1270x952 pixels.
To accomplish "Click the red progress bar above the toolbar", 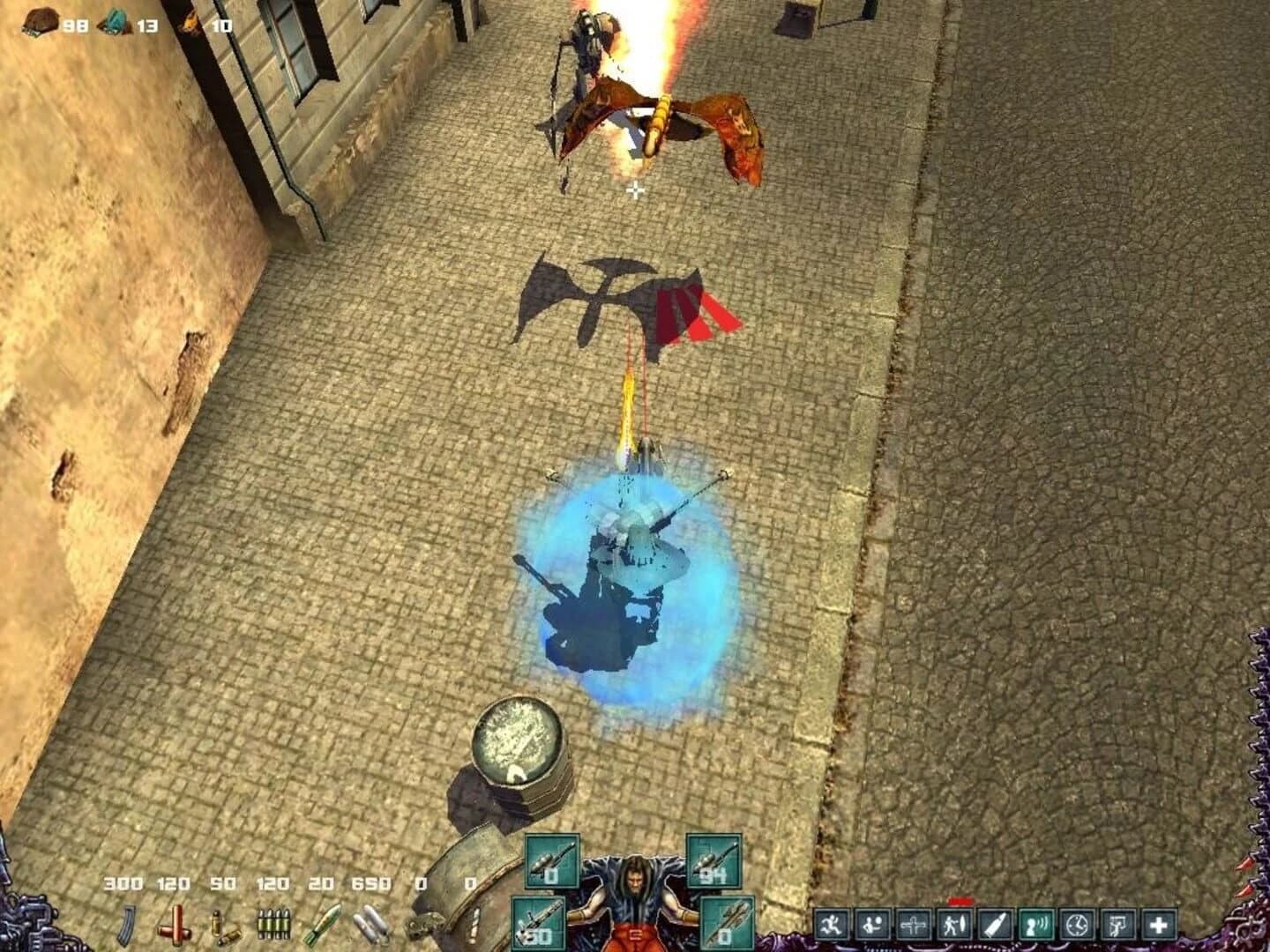I will (x=960, y=899).
